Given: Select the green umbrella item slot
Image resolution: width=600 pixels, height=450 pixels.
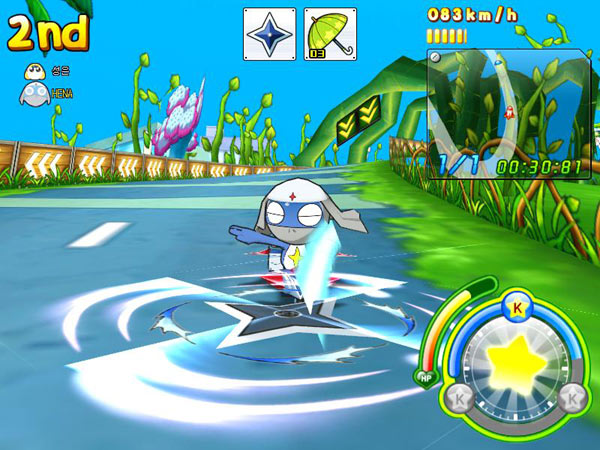Looking at the screenshot, I should click(x=329, y=34).
